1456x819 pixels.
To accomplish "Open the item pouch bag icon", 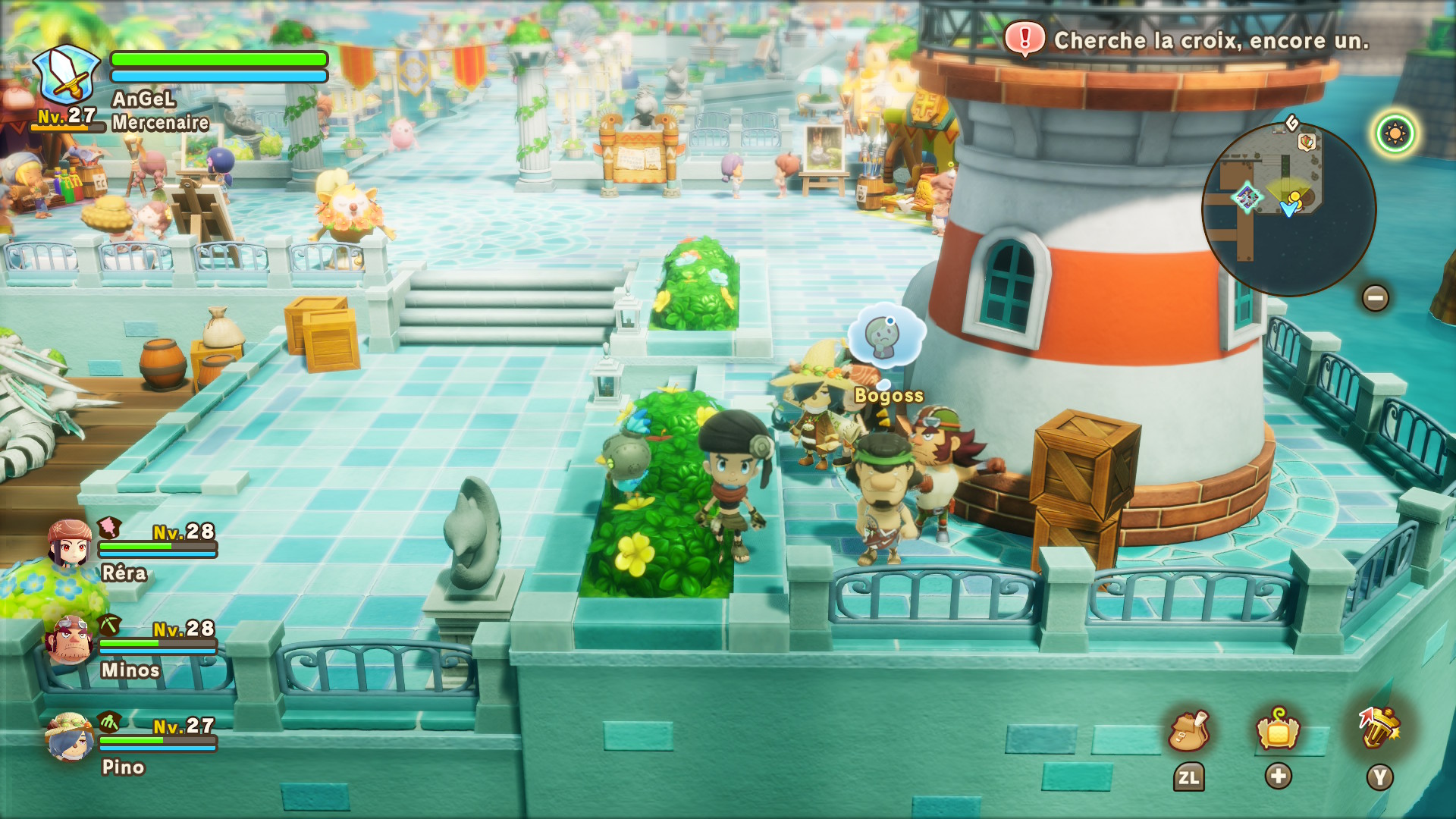I will (x=1188, y=731).
